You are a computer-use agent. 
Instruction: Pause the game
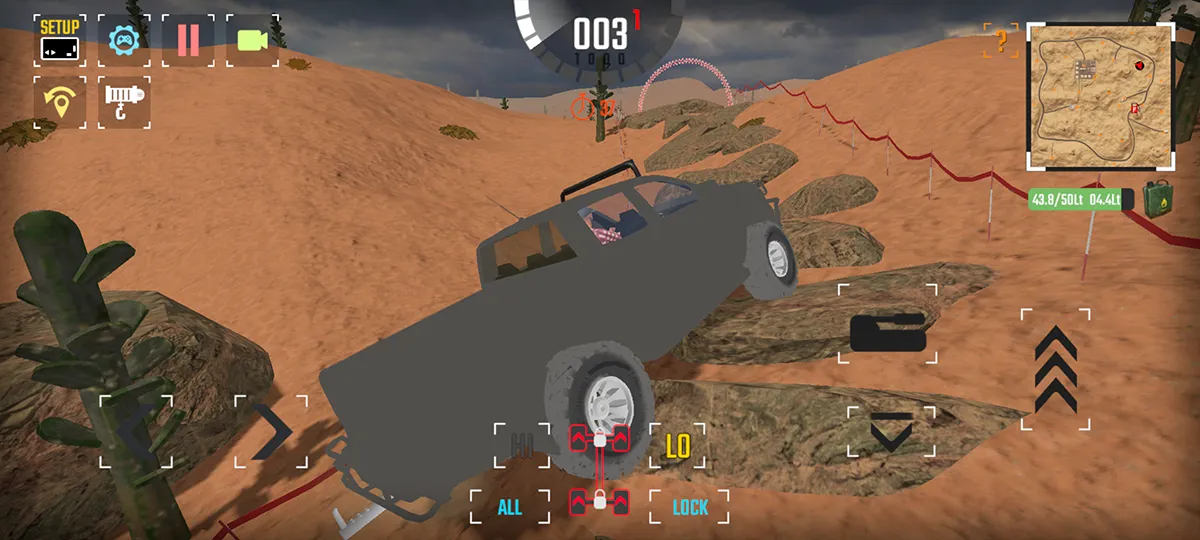click(188, 40)
